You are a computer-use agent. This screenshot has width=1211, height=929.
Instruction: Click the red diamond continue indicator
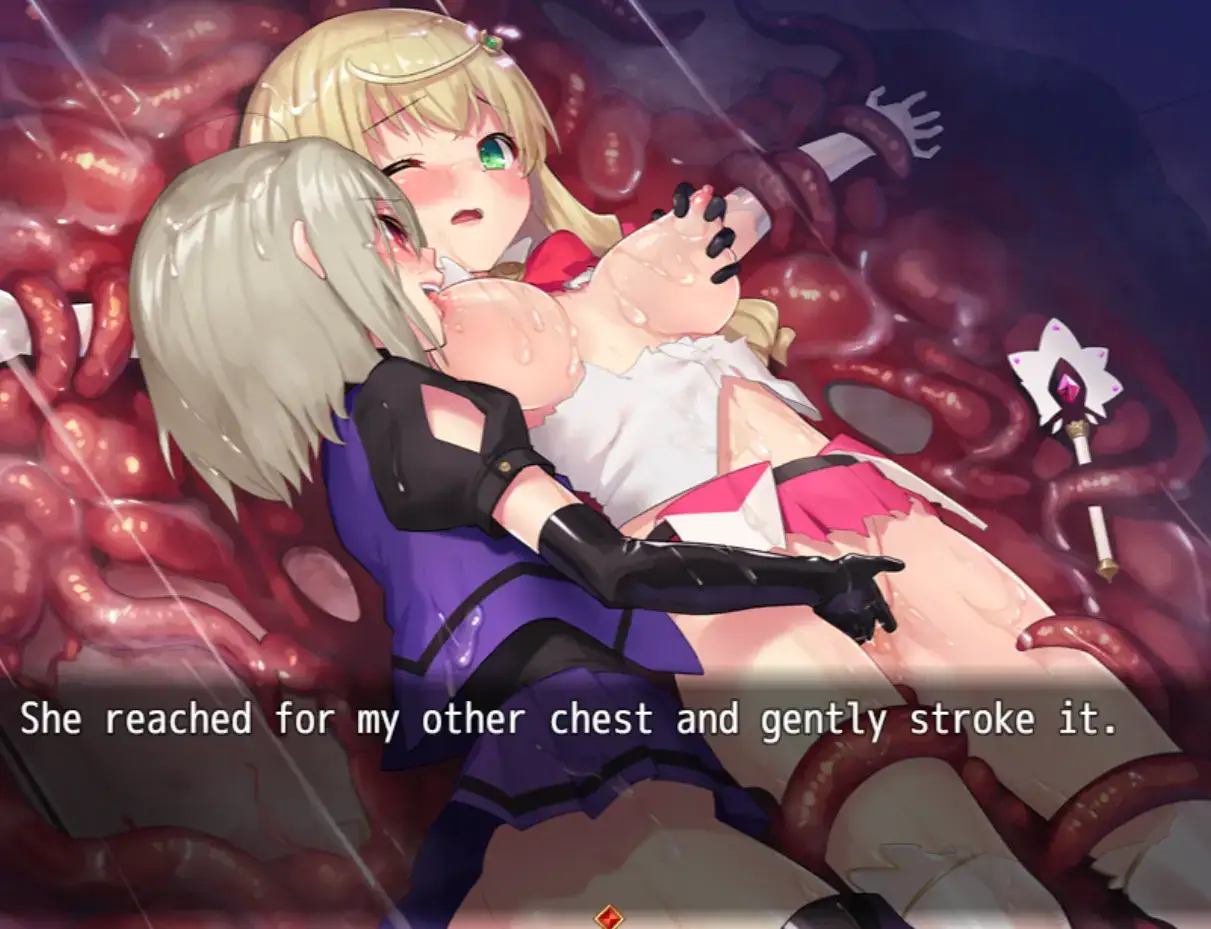pyautogui.click(x=607, y=916)
